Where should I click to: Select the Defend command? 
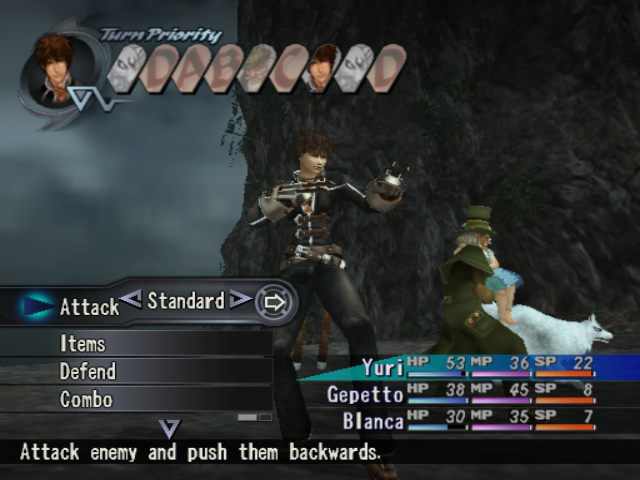click(88, 371)
